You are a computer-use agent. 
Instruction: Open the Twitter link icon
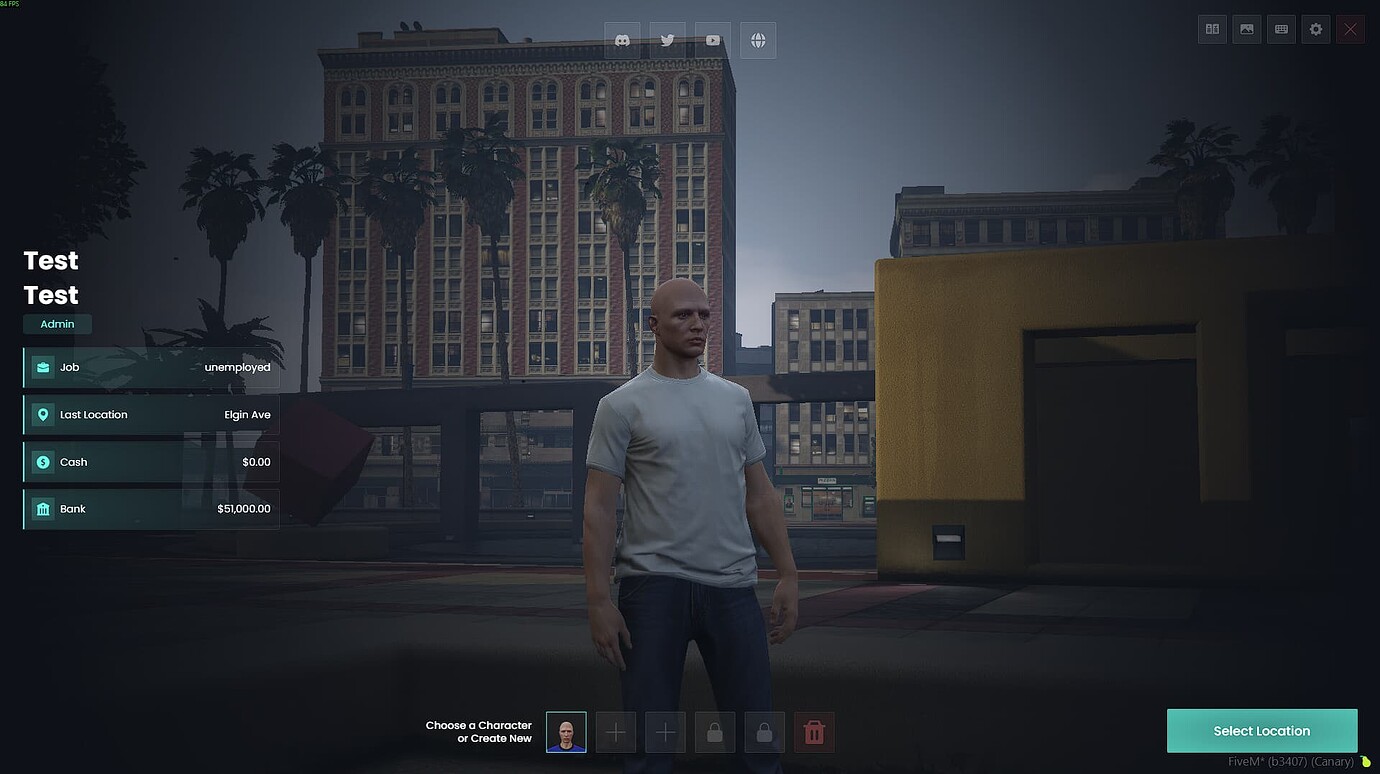[667, 40]
